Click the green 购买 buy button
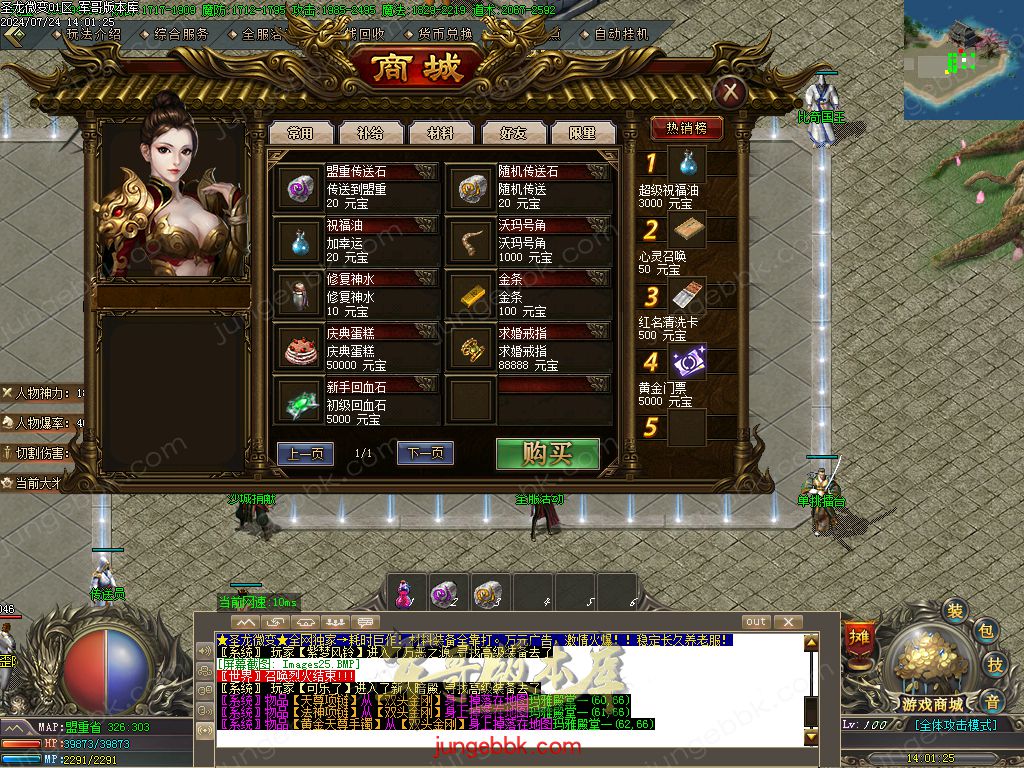This screenshot has height=768, width=1024. [x=547, y=453]
